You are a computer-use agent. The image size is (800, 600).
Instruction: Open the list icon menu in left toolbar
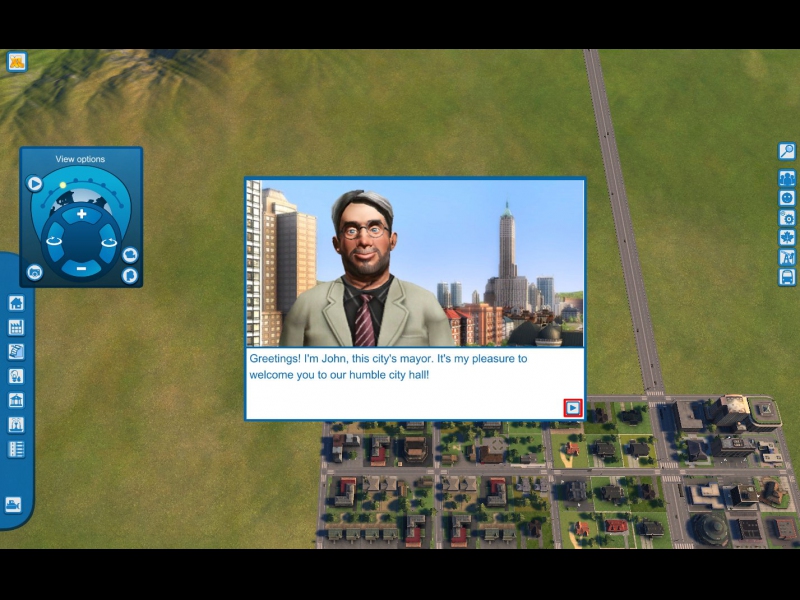point(15,449)
